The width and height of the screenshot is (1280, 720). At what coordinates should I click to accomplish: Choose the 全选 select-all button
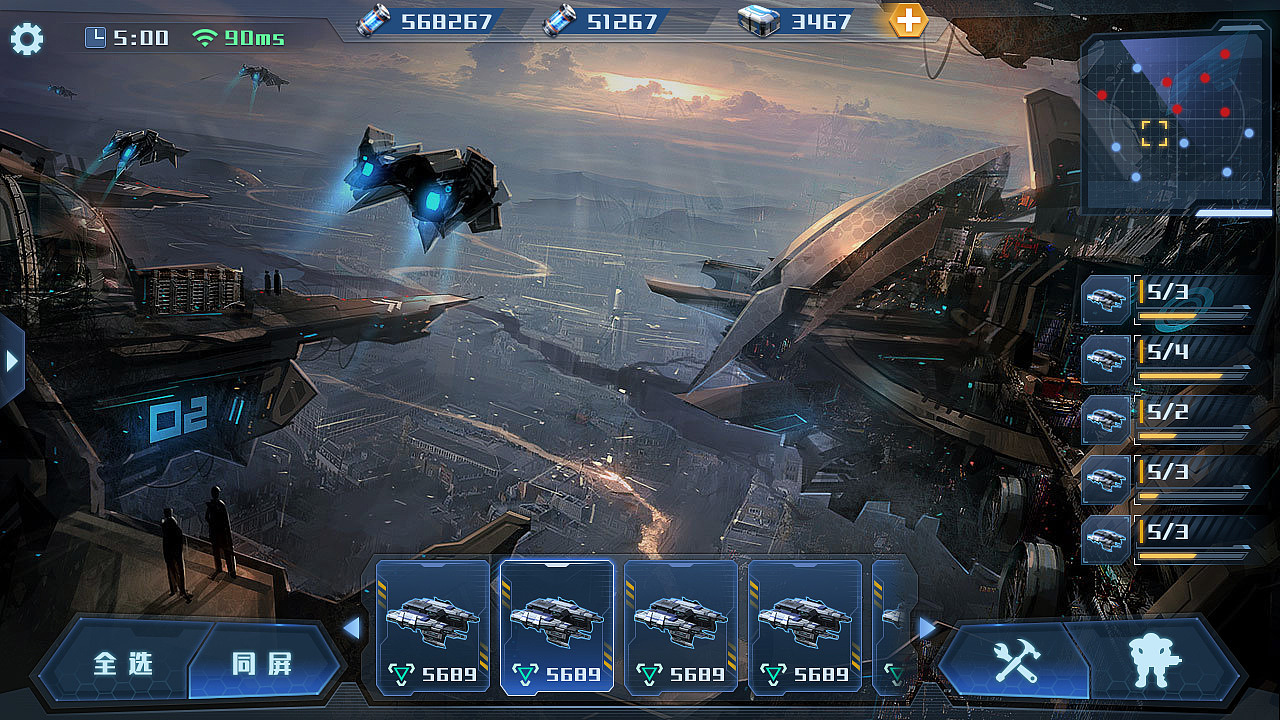(x=124, y=663)
